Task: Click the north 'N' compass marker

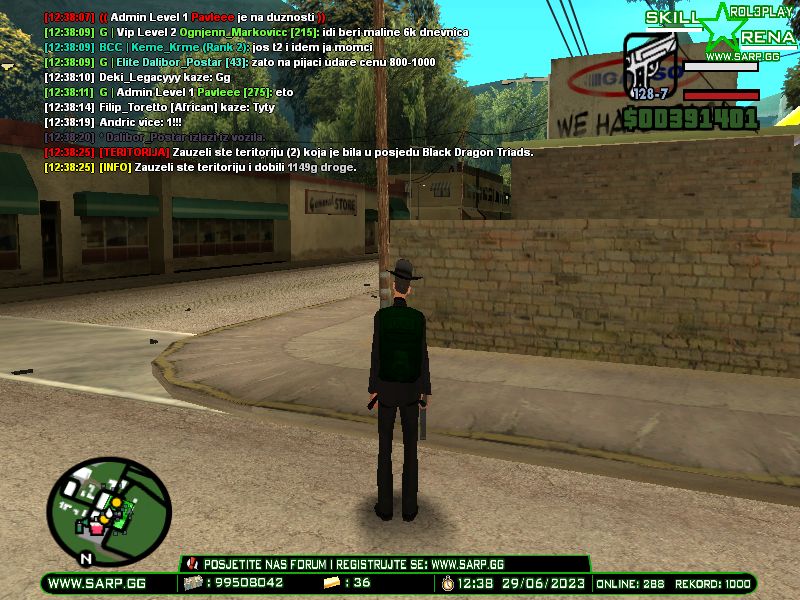Action: tap(87, 557)
